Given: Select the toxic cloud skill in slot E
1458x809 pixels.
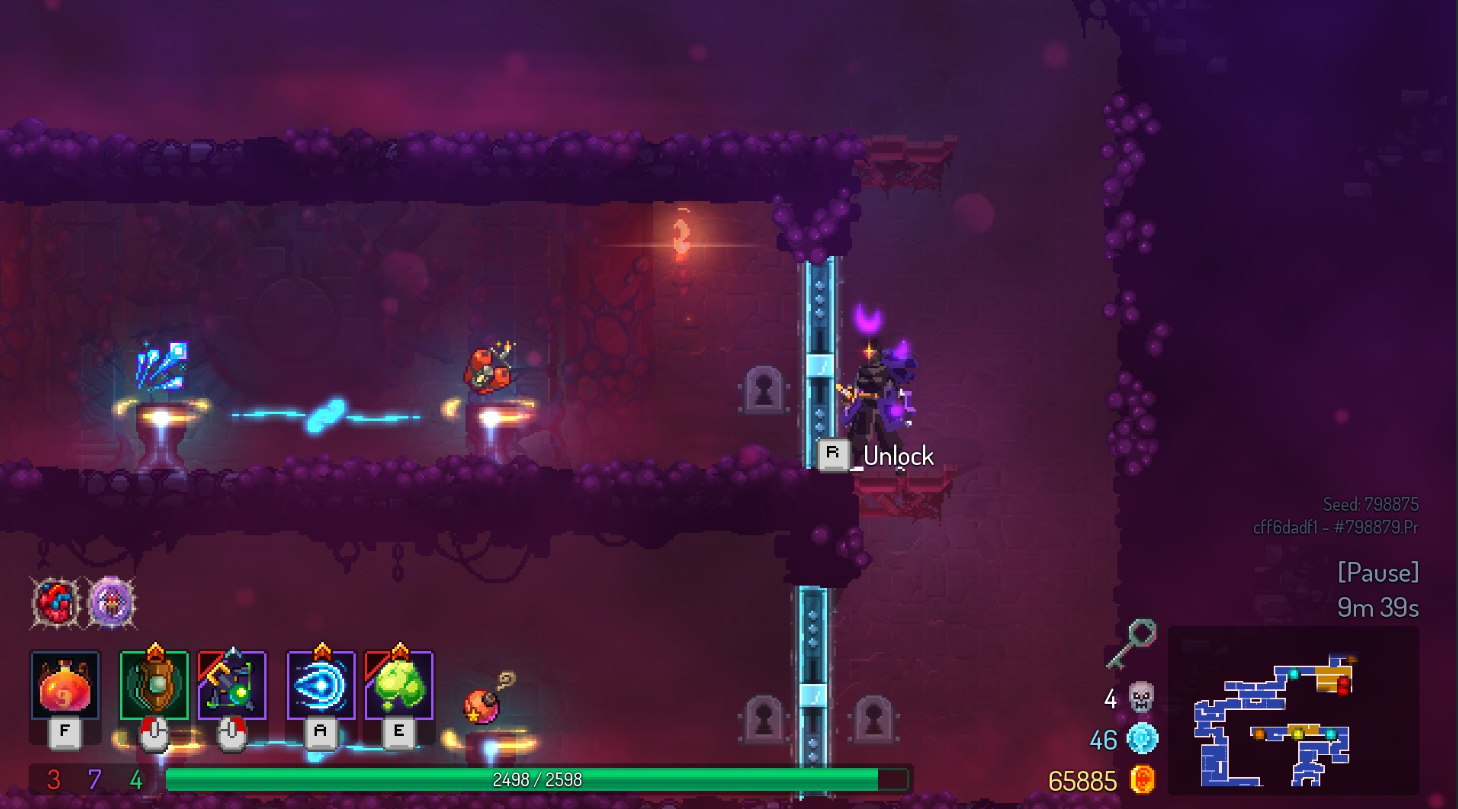Looking at the screenshot, I should pyautogui.click(x=398, y=683).
